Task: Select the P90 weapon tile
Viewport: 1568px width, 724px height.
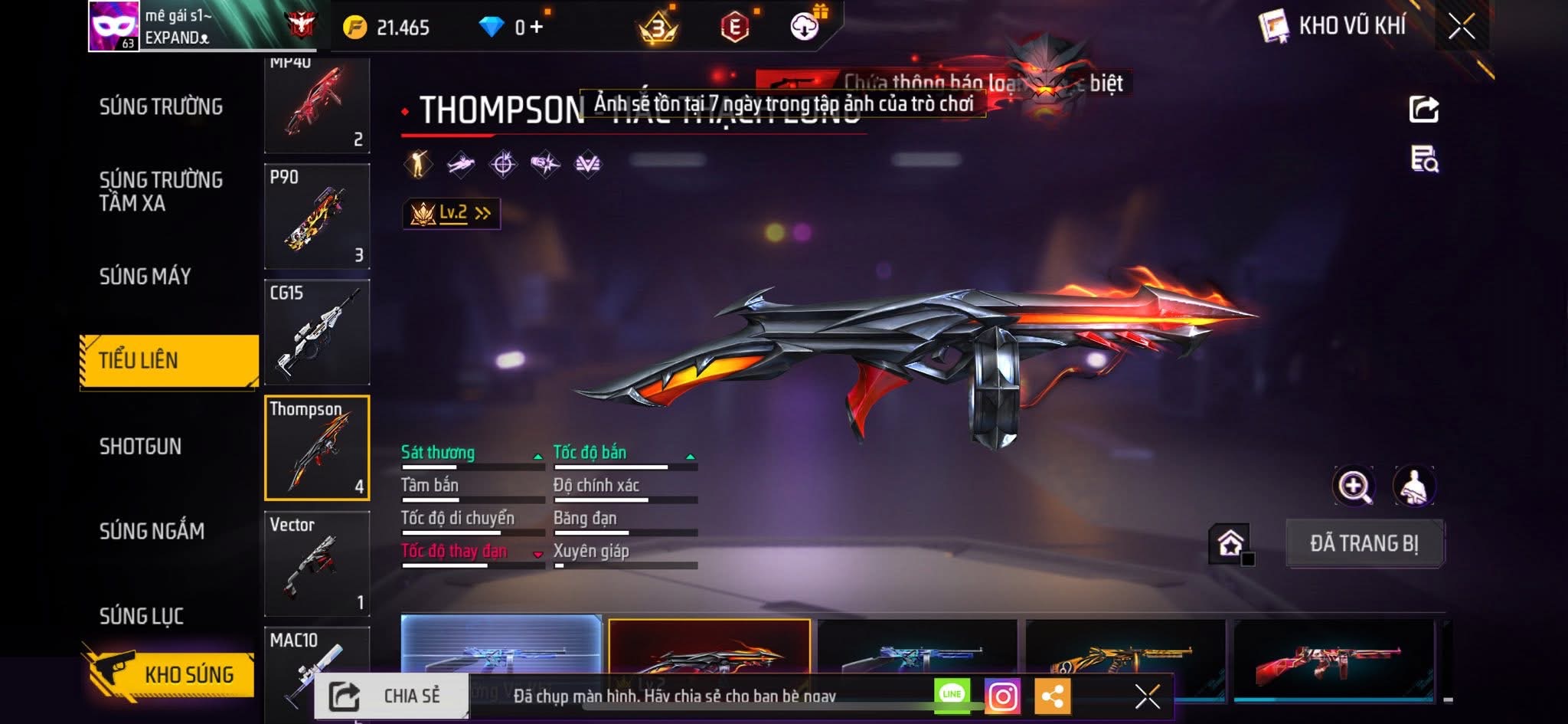Action: point(317,216)
